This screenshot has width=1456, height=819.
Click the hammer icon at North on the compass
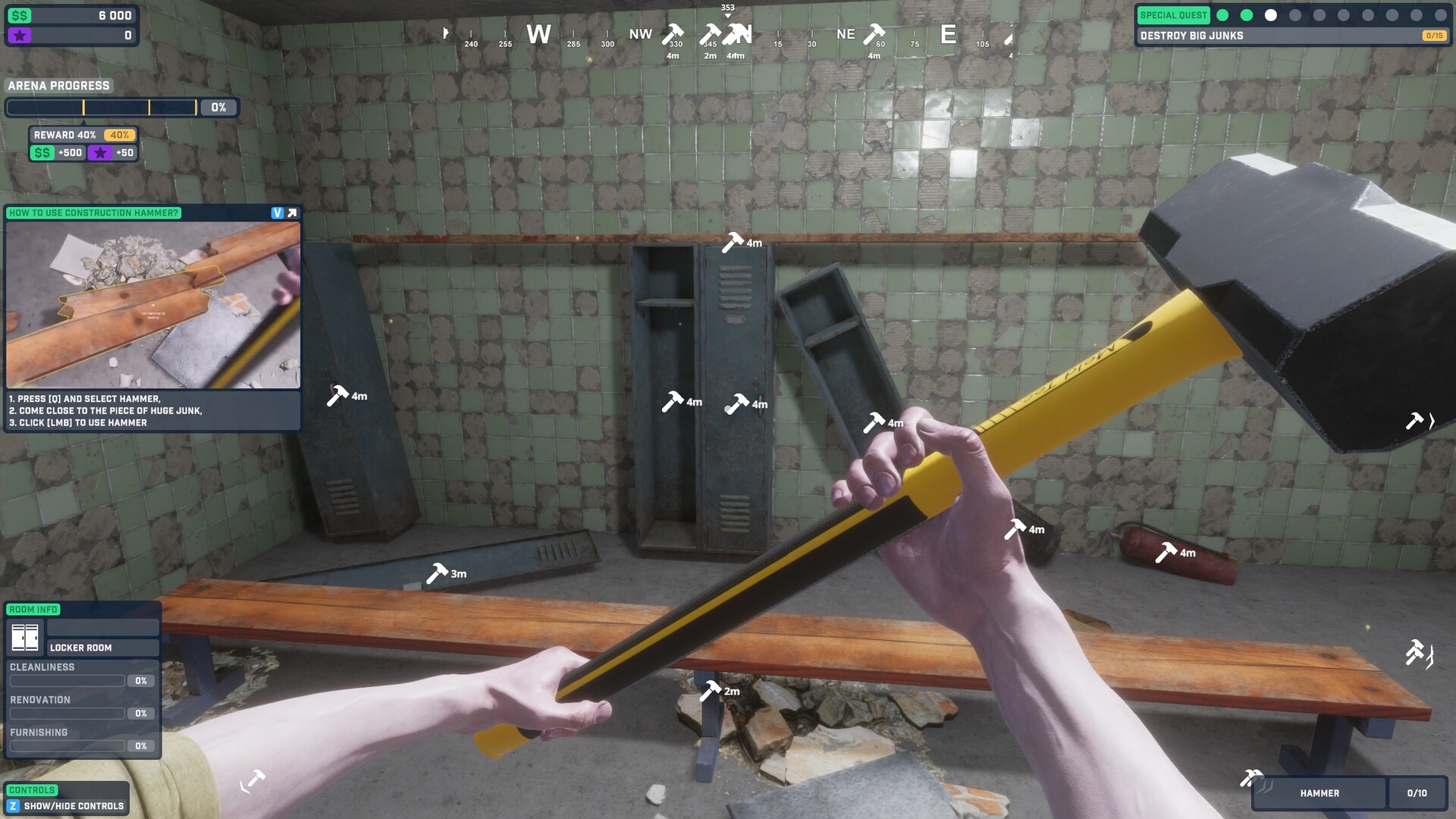733,32
